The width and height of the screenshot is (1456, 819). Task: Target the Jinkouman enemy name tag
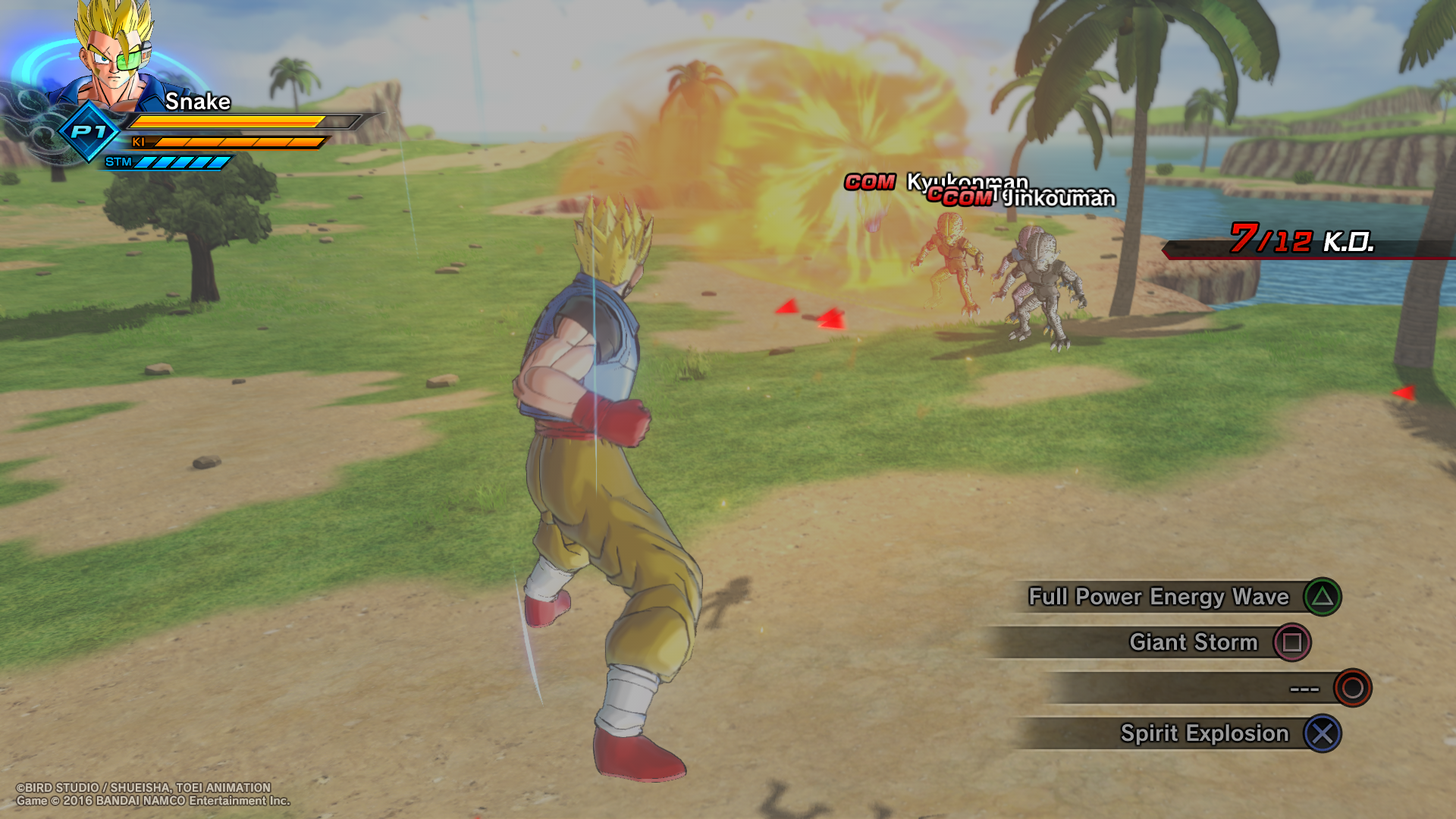[1059, 198]
